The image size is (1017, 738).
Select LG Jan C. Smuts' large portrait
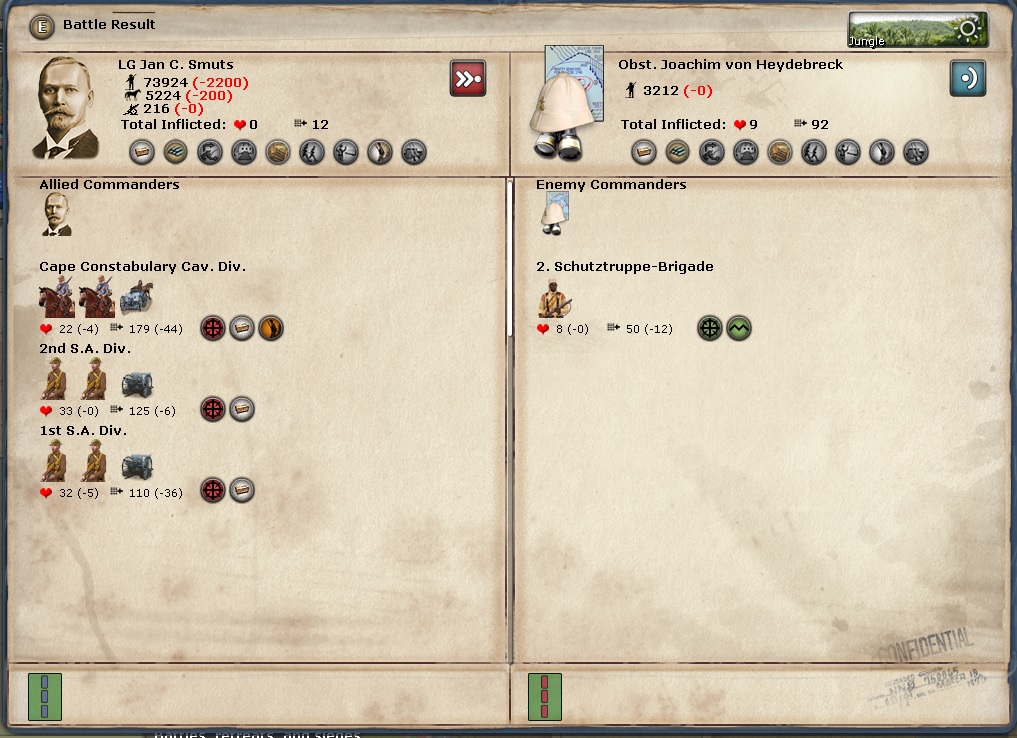[69, 108]
